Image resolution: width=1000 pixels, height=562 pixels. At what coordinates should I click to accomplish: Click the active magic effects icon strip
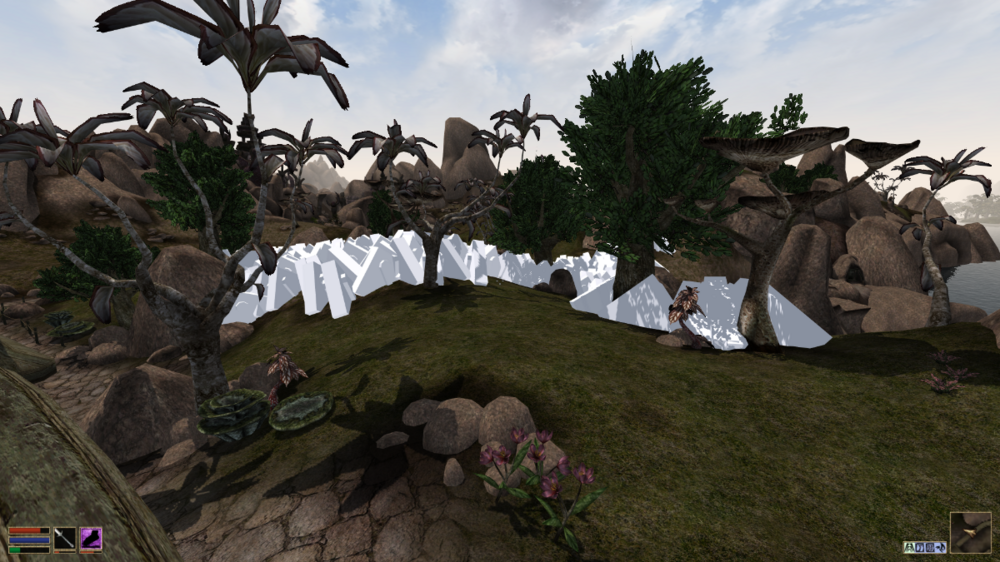tap(924, 547)
